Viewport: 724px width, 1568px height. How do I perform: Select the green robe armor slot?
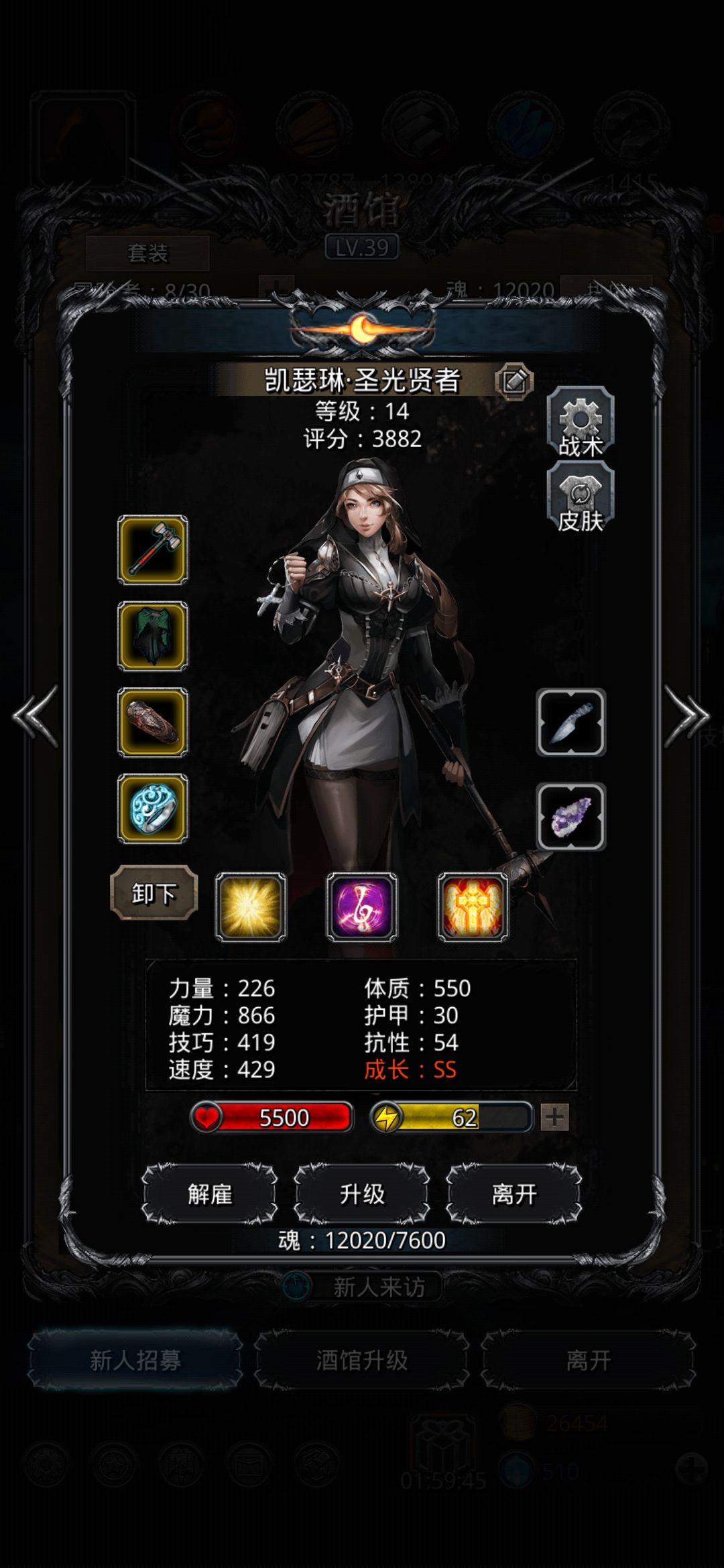tap(153, 636)
